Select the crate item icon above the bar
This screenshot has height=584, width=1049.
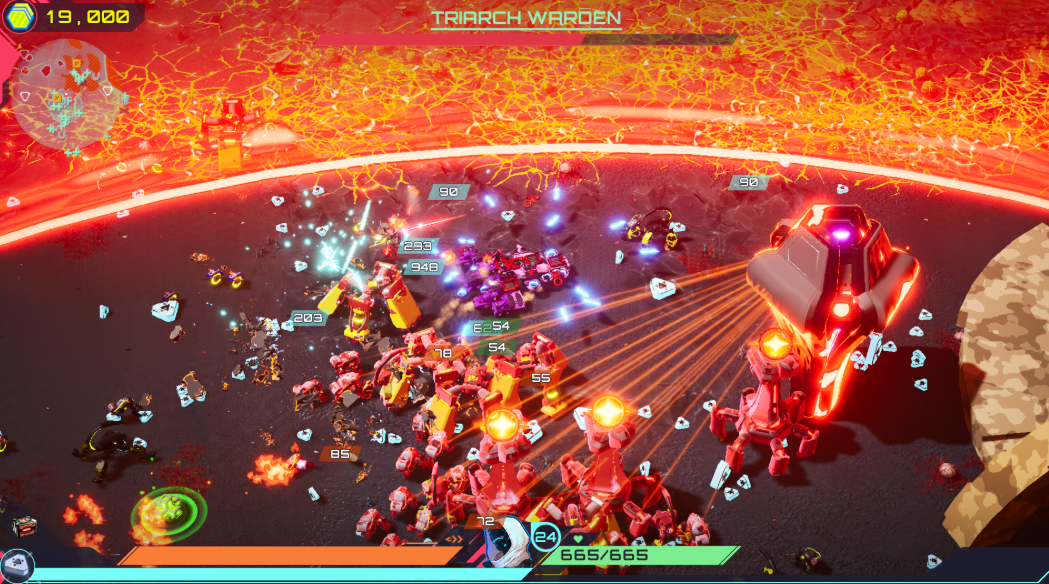tap(25, 526)
